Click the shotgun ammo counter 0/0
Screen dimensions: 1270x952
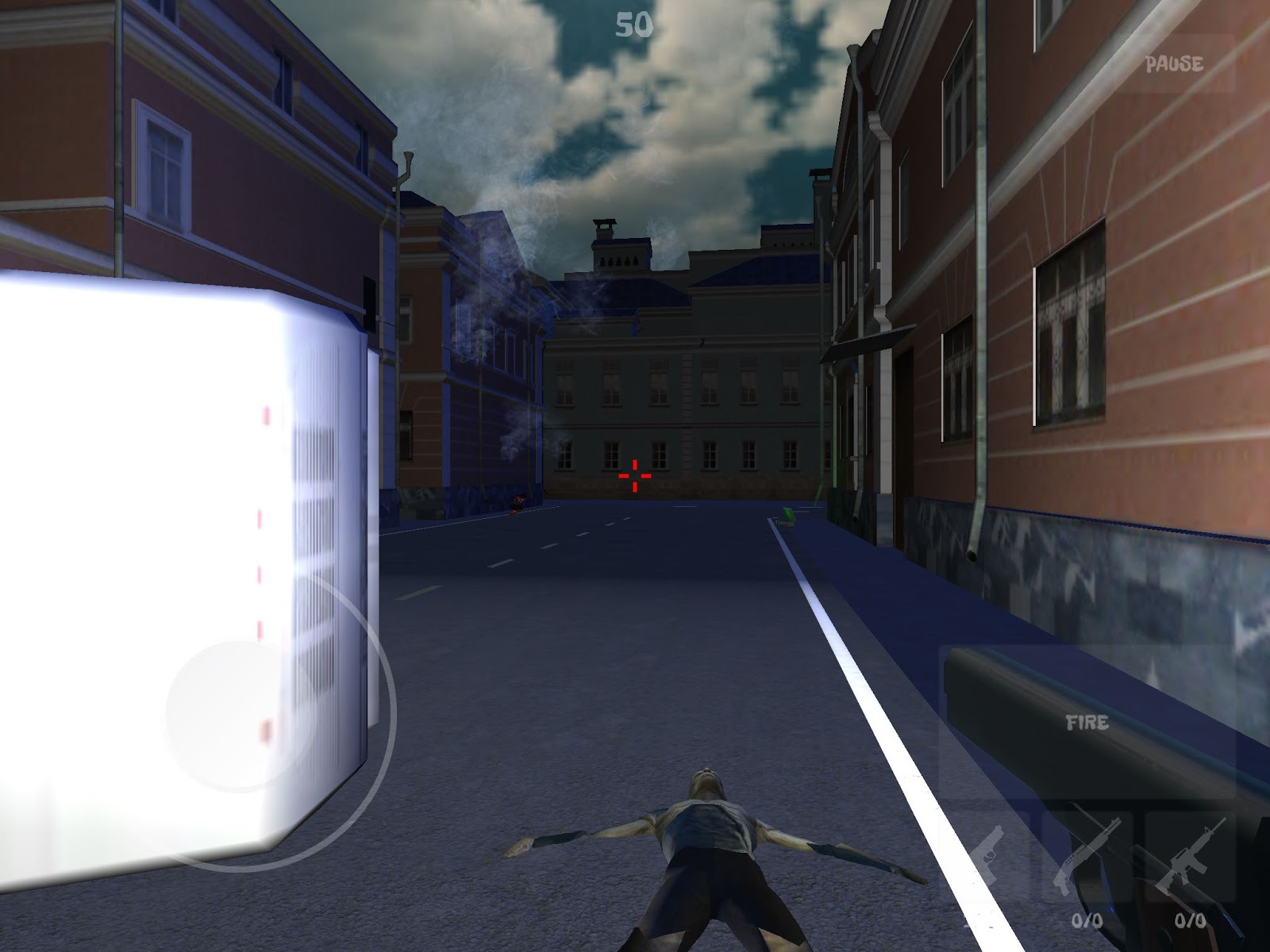point(1087,920)
